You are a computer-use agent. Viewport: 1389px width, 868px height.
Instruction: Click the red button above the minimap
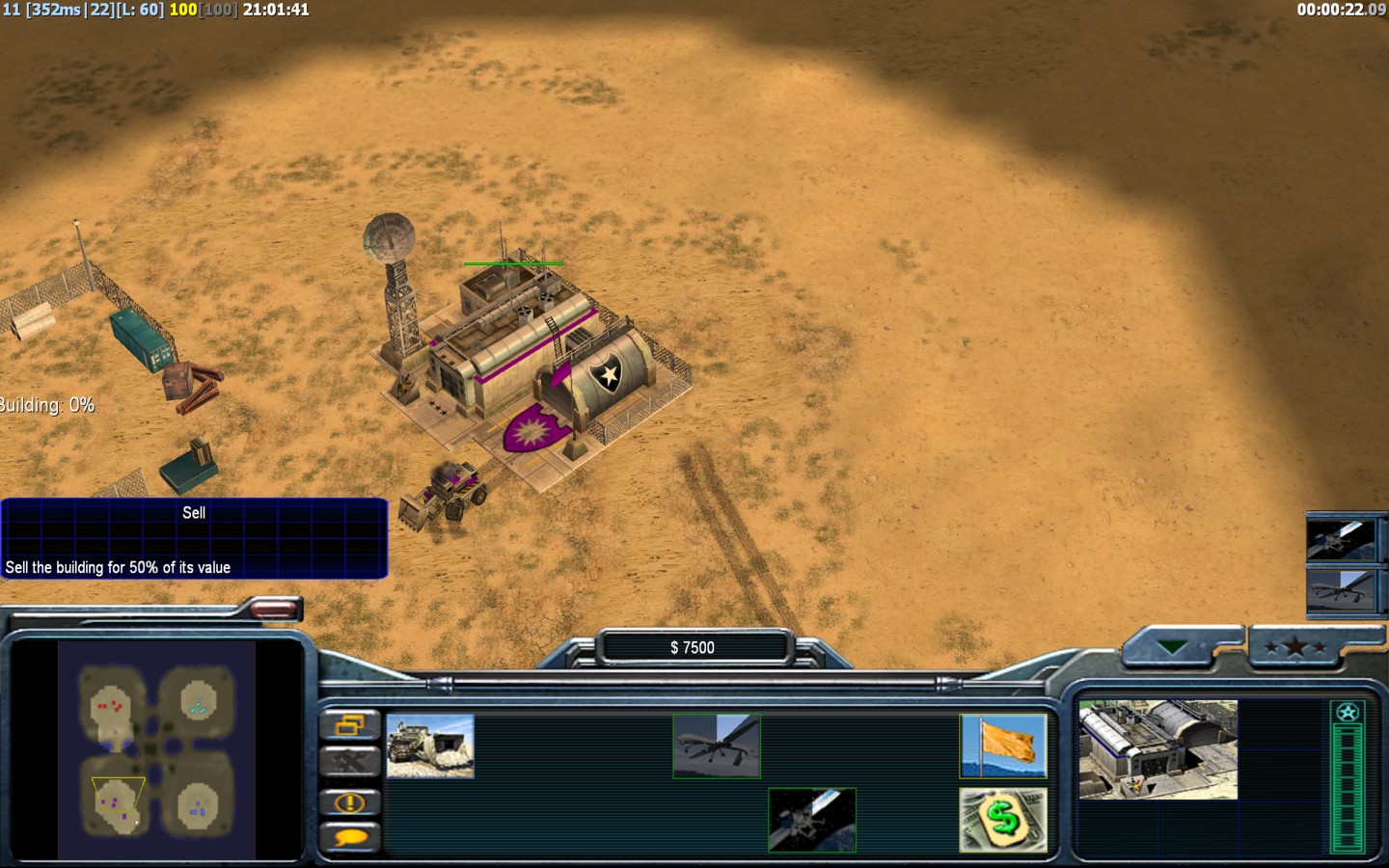pyautogui.click(x=274, y=609)
